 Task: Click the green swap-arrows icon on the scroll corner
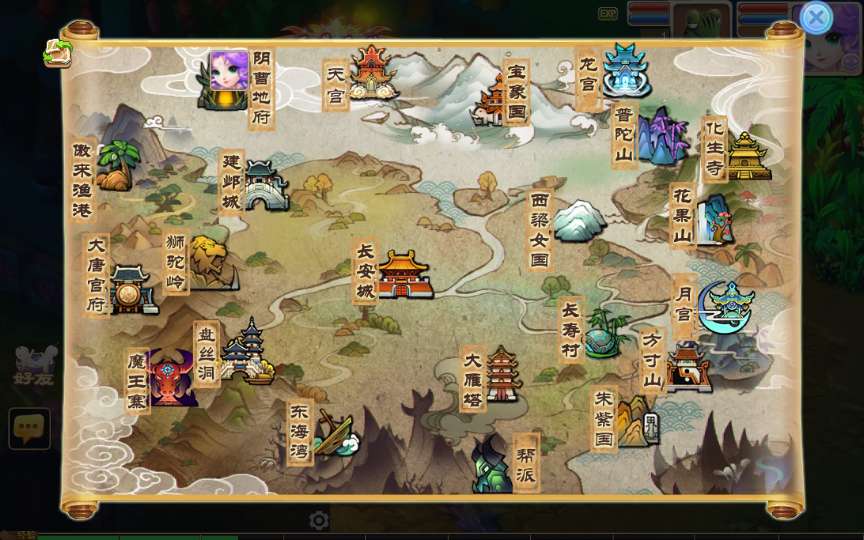pos(57,53)
